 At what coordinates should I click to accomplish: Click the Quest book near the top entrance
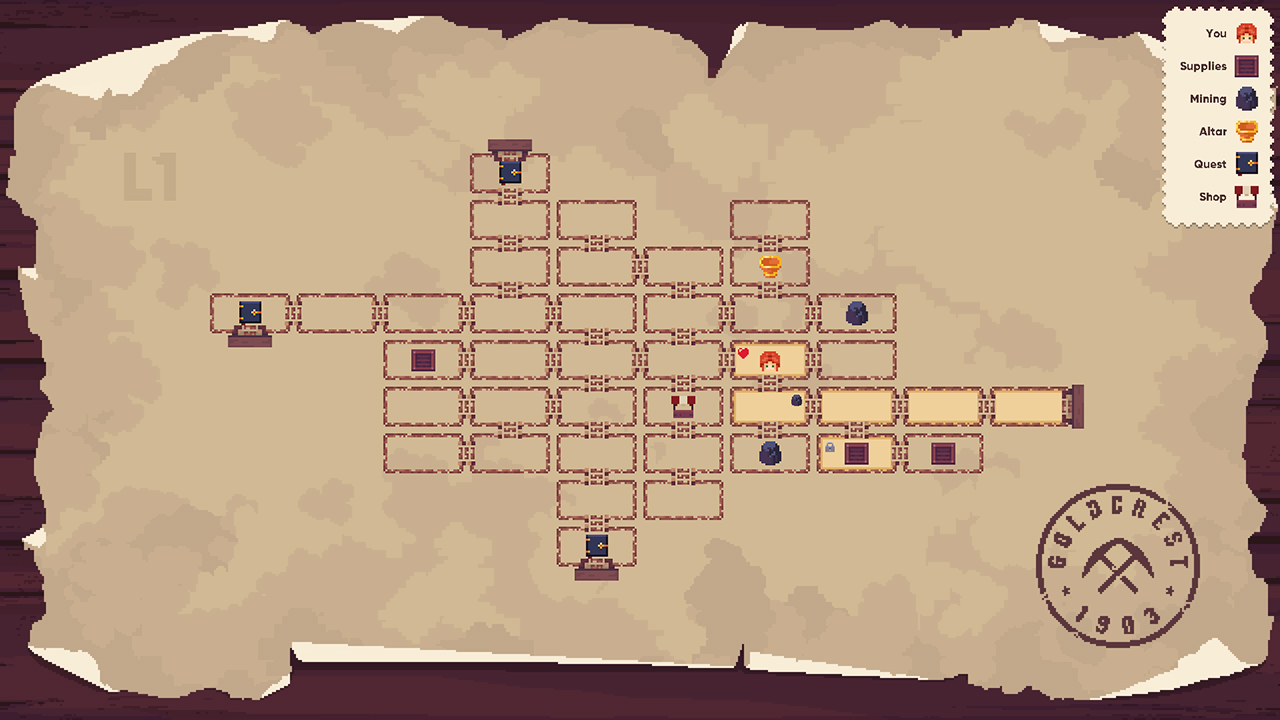[510, 172]
